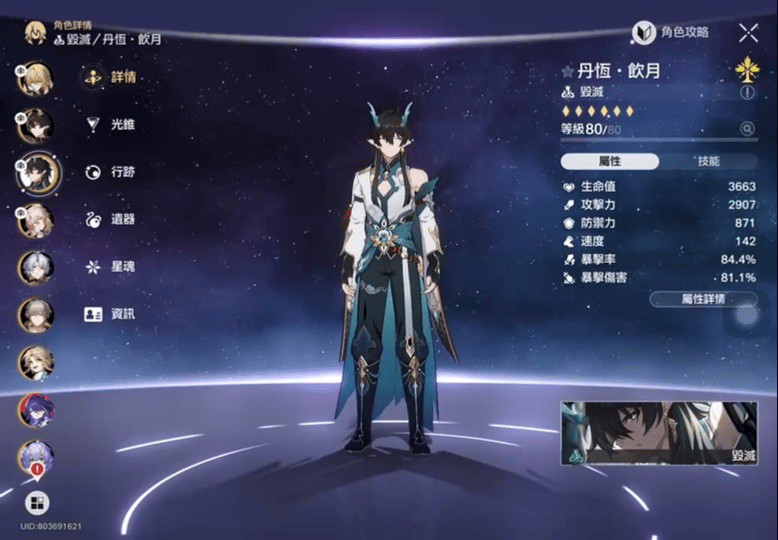Switch to the 技能 skills tab

[708, 161]
